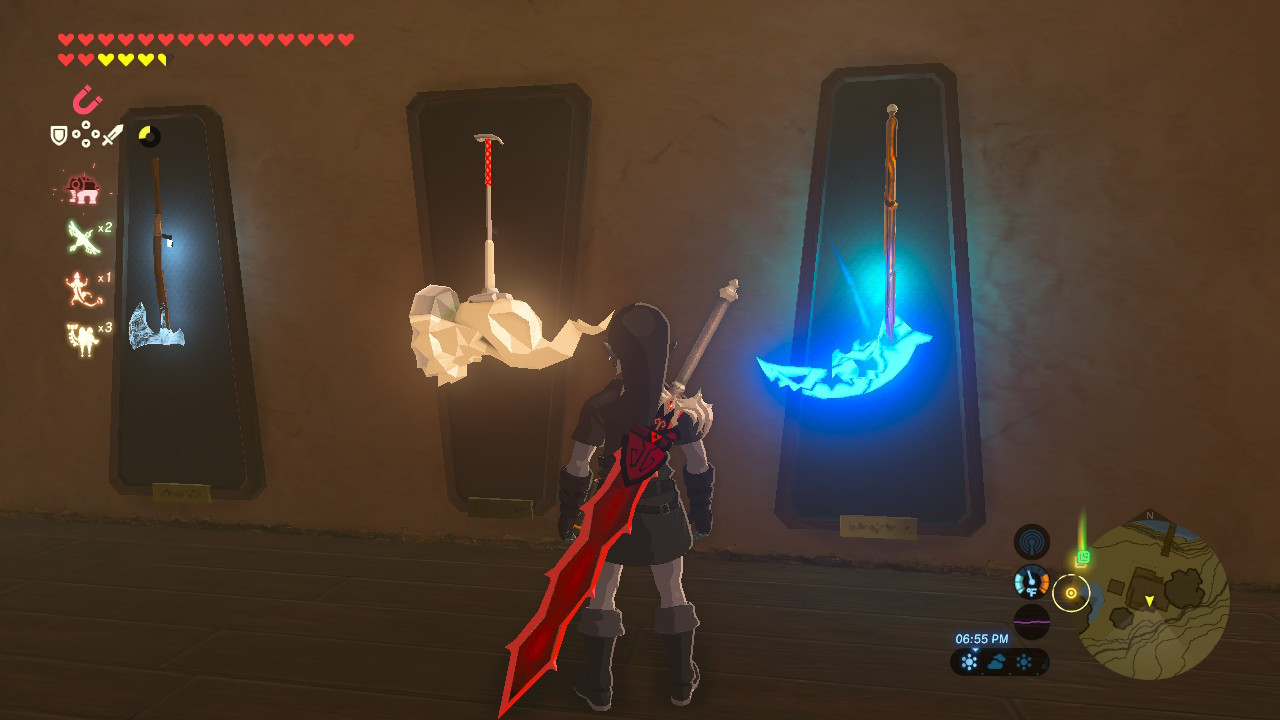The height and width of the screenshot is (720, 1280).
Task: Toggle the cloudy weather forecast icon
Action: click(x=996, y=660)
